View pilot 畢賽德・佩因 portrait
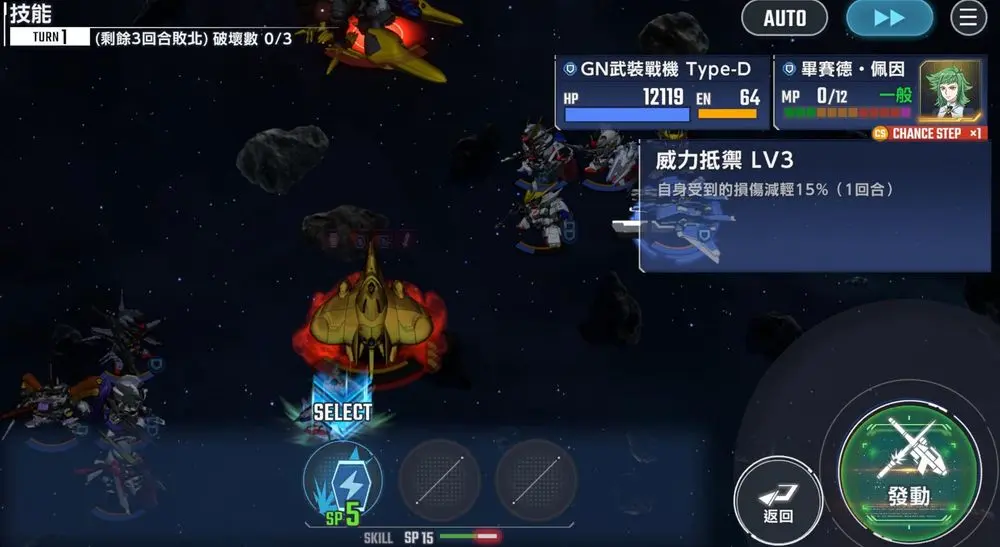The image size is (1000, 547). coord(950,90)
